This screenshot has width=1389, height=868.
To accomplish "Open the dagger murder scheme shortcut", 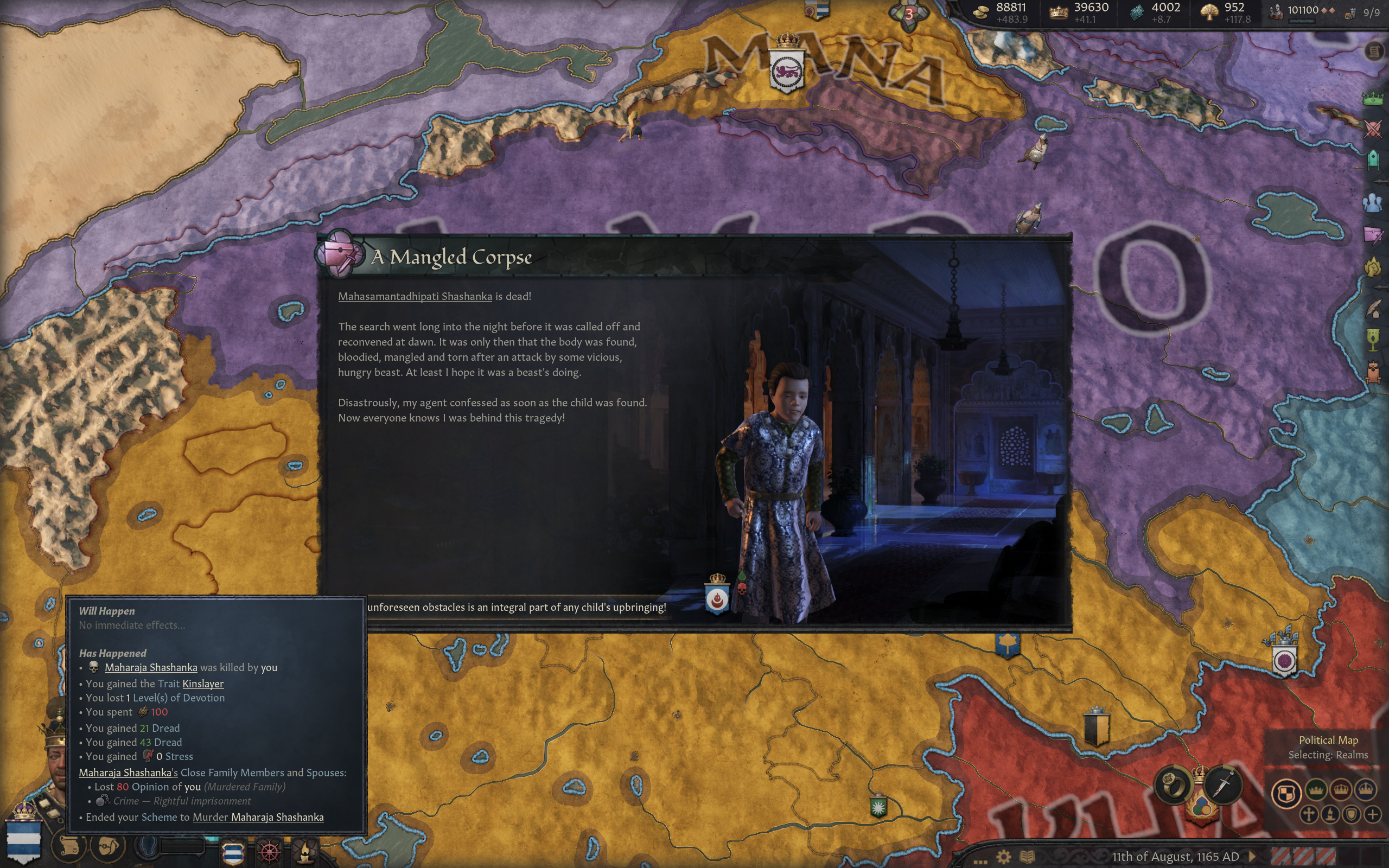I will (1223, 784).
